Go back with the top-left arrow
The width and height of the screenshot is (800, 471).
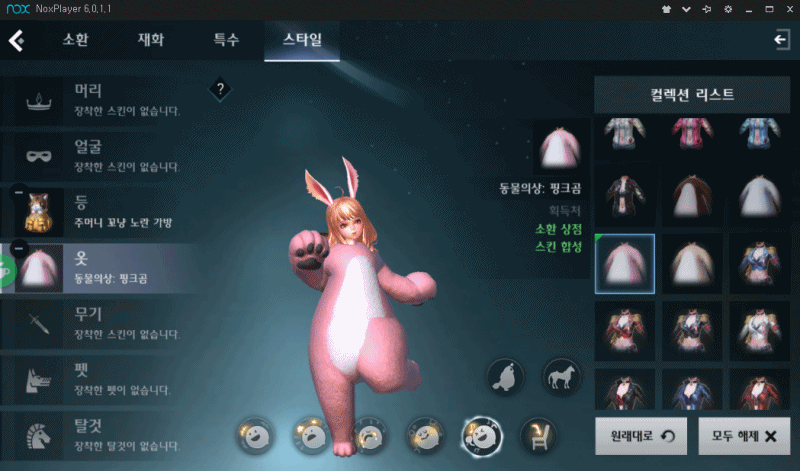pyautogui.click(x=17, y=41)
